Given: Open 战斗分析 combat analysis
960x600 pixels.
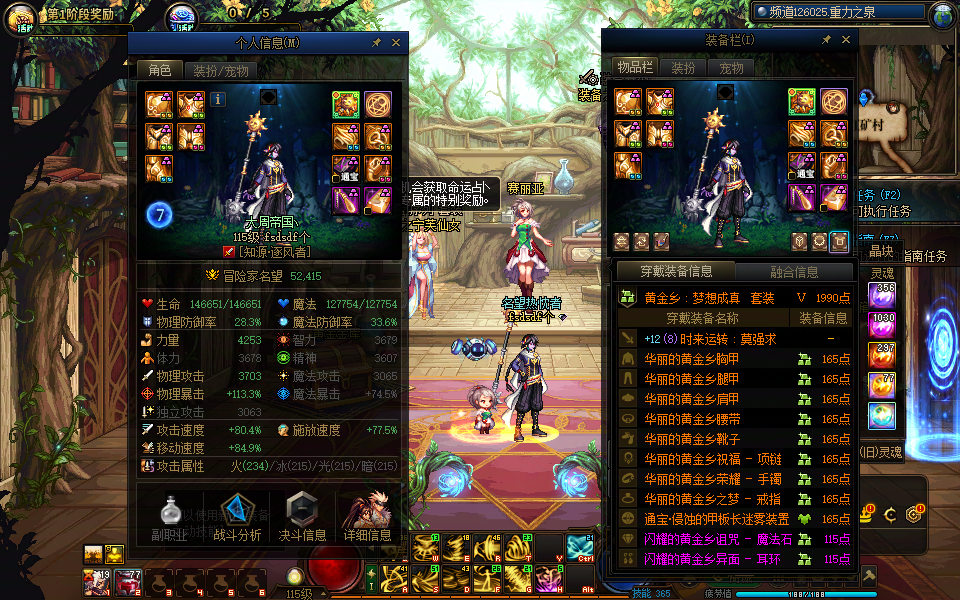Looking at the screenshot, I should 237,519.
